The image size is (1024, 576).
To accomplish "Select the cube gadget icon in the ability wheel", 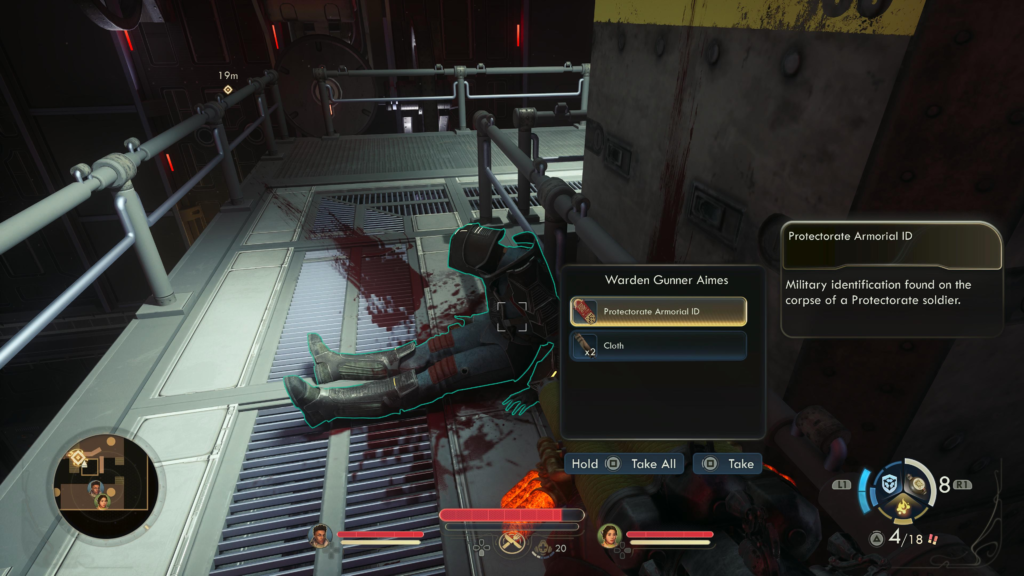I will 889,484.
